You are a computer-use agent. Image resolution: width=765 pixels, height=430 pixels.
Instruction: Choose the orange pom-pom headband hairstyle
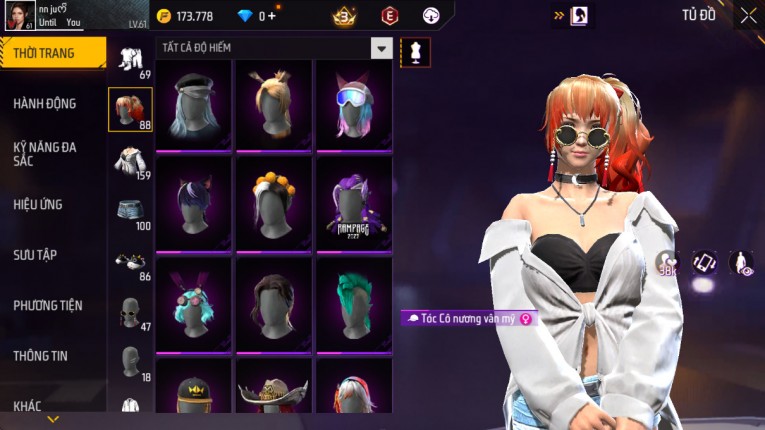(273, 203)
